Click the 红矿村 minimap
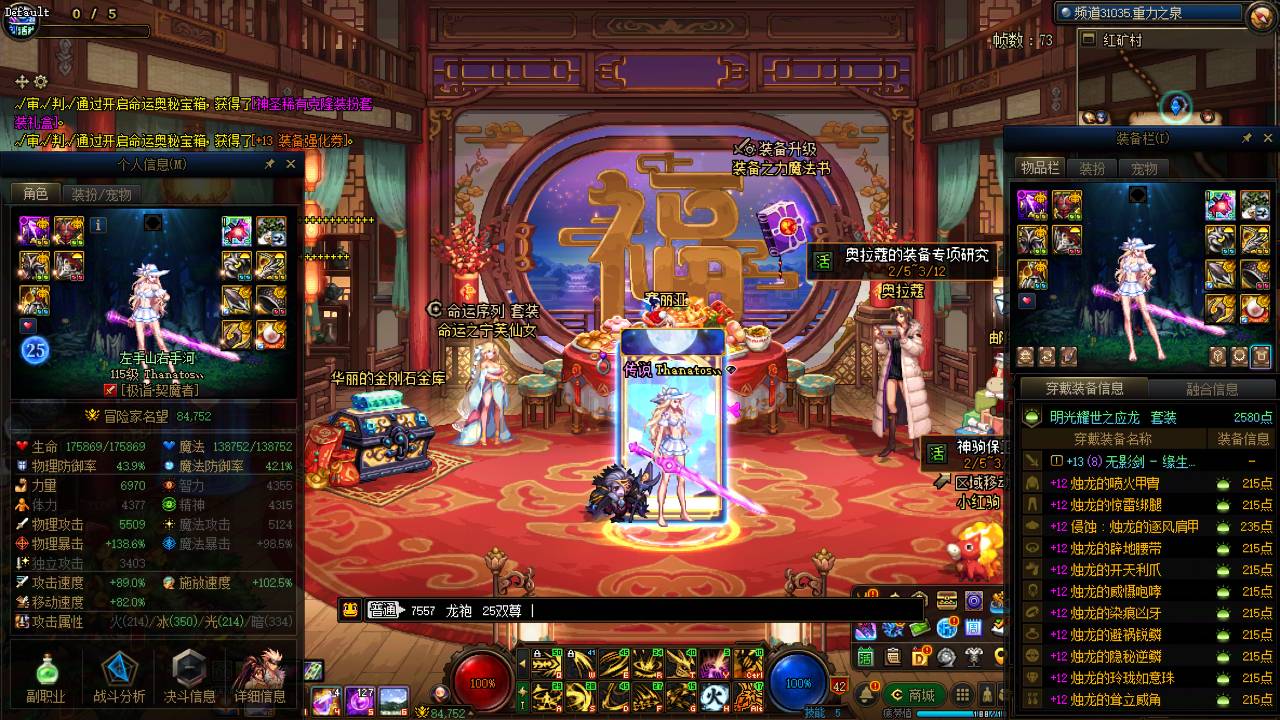Image resolution: width=1280 pixels, height=720 pixels. pyautogui.click(x=1175, y=85)
